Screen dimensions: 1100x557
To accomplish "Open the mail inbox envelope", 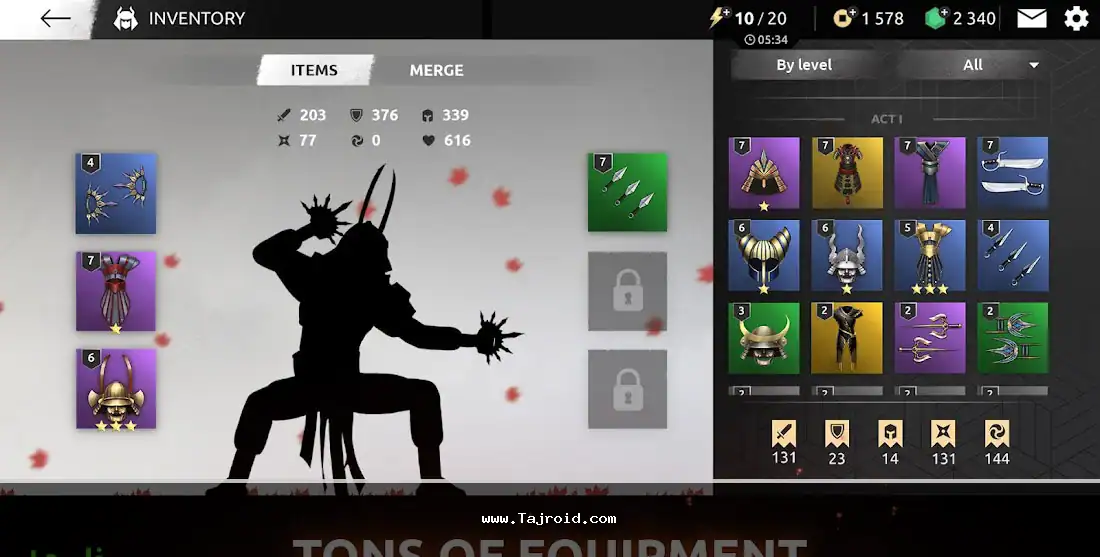I will 1032,18.
